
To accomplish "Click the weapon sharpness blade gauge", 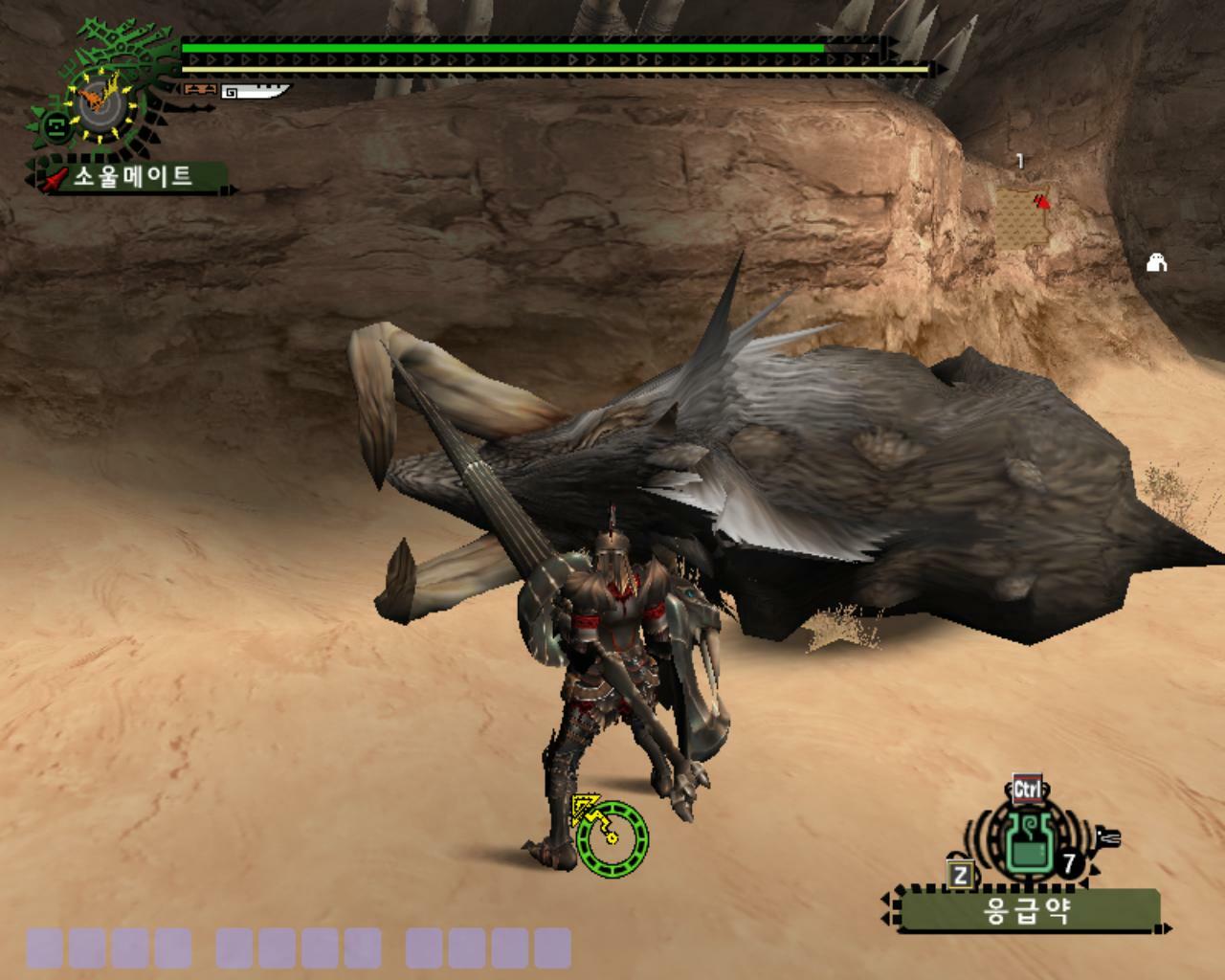I will coord(256,92).
